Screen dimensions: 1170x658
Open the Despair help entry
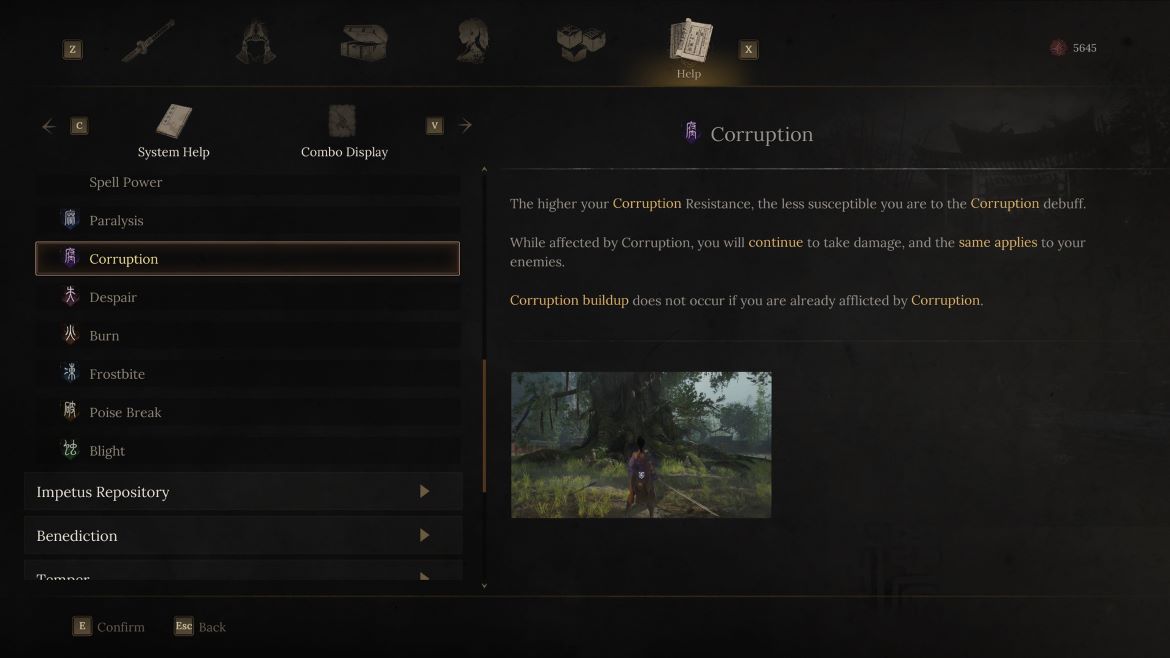tap(113, 298)
